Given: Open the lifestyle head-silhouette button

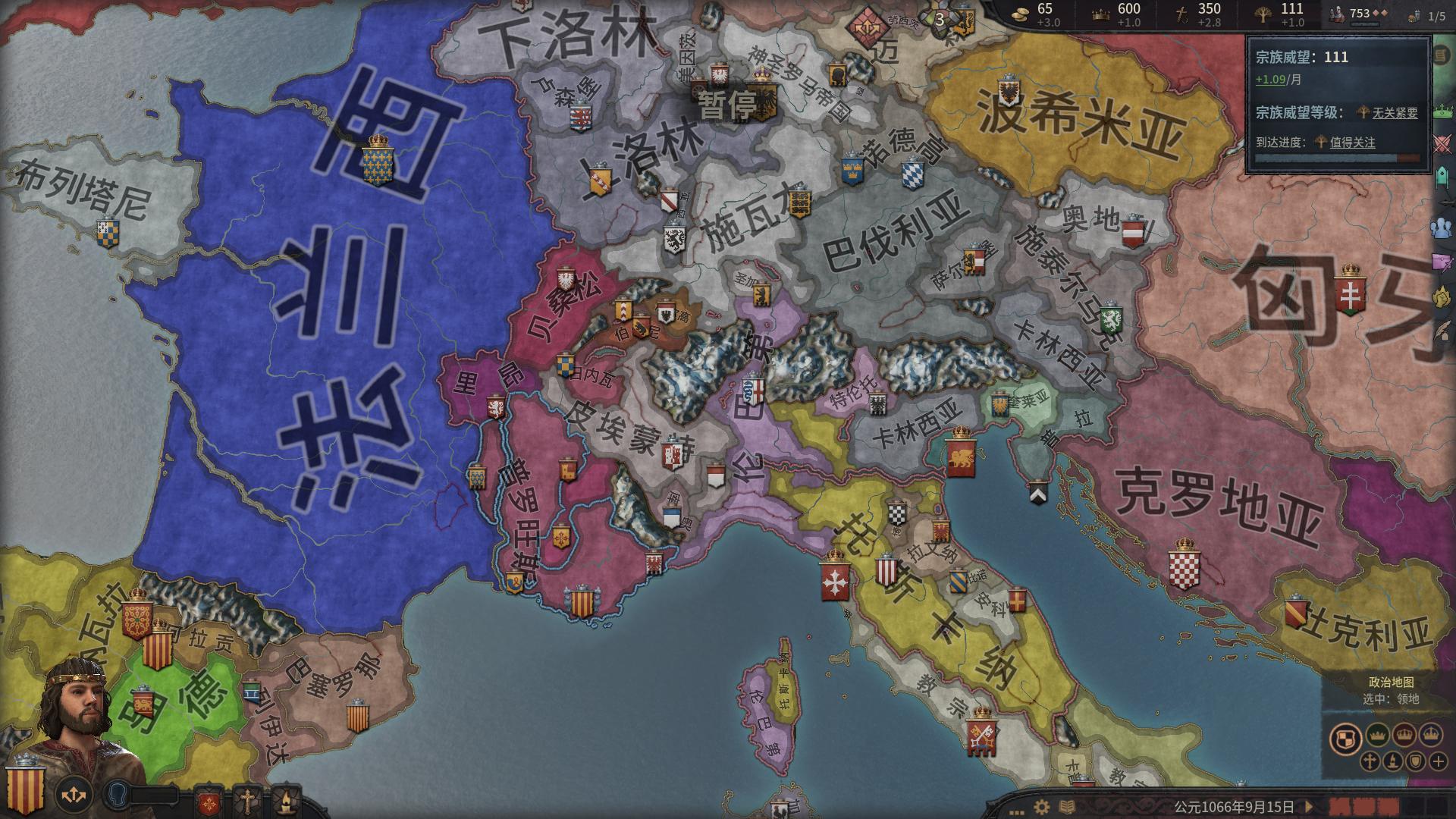Looking at the screenshot, I should [x=118, y=794].
